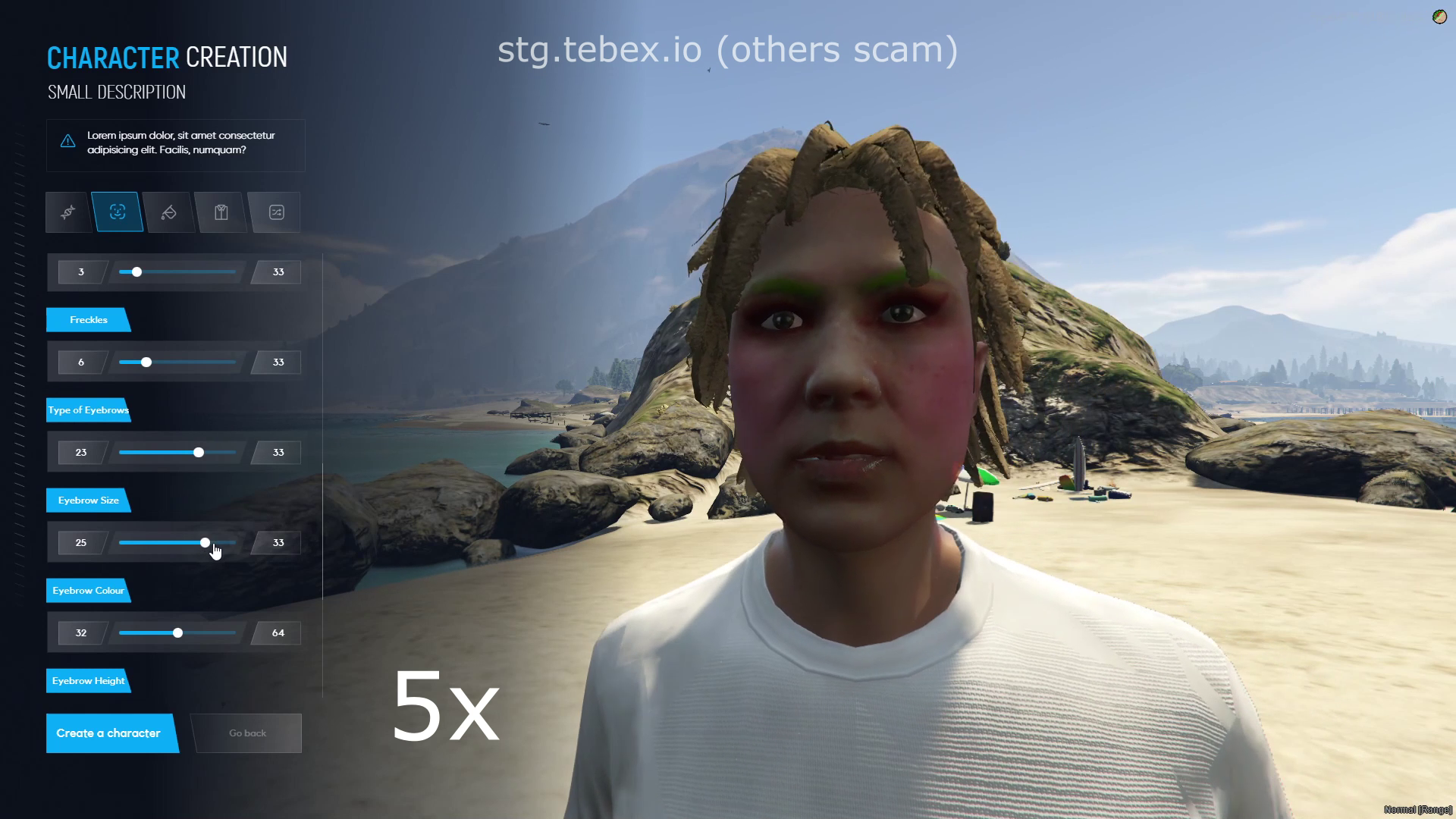Click the Eyebrow Size slider handle
The image size is (1456, 819).
[205, 542]
